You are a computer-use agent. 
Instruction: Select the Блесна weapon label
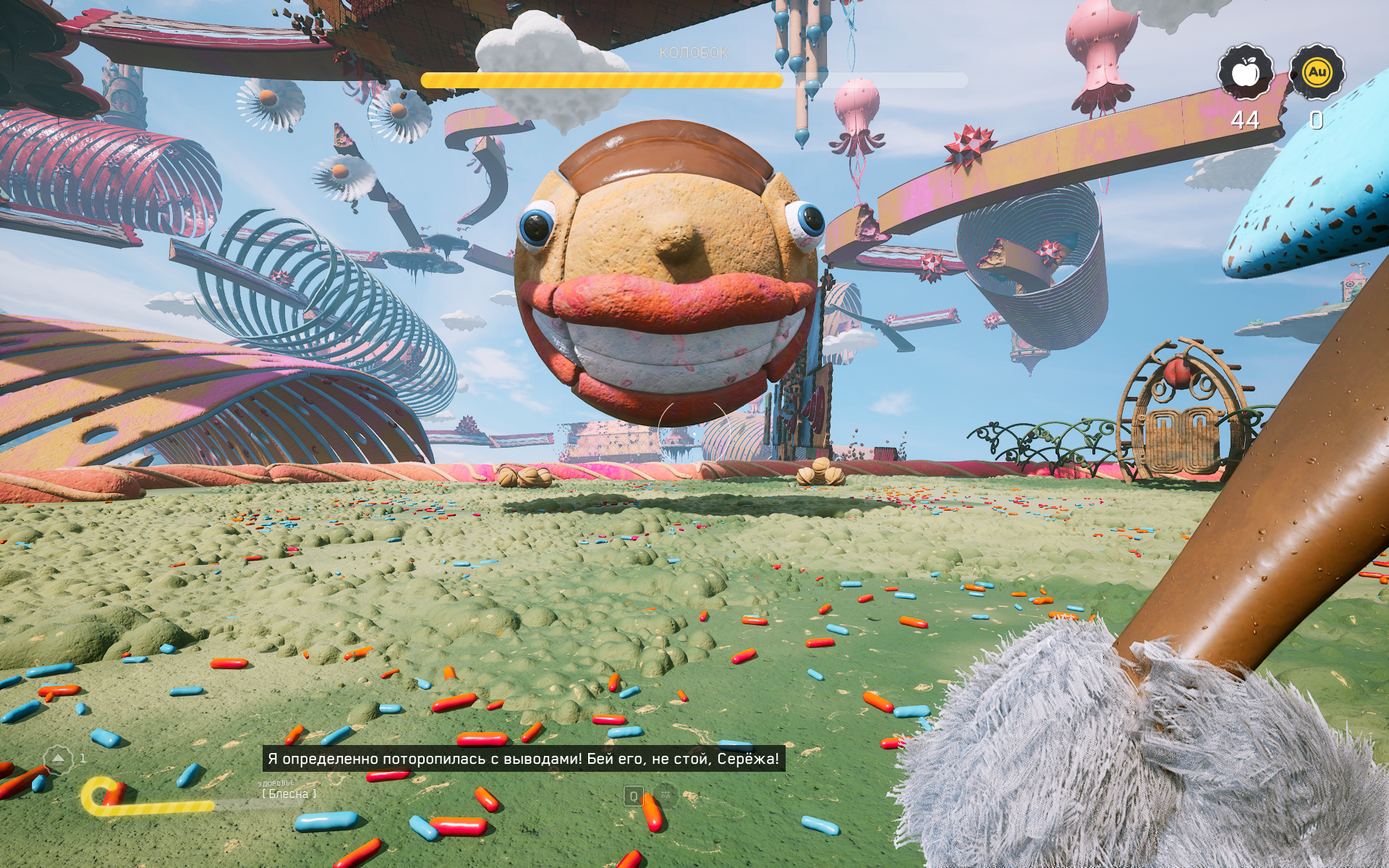pos(289,793)
